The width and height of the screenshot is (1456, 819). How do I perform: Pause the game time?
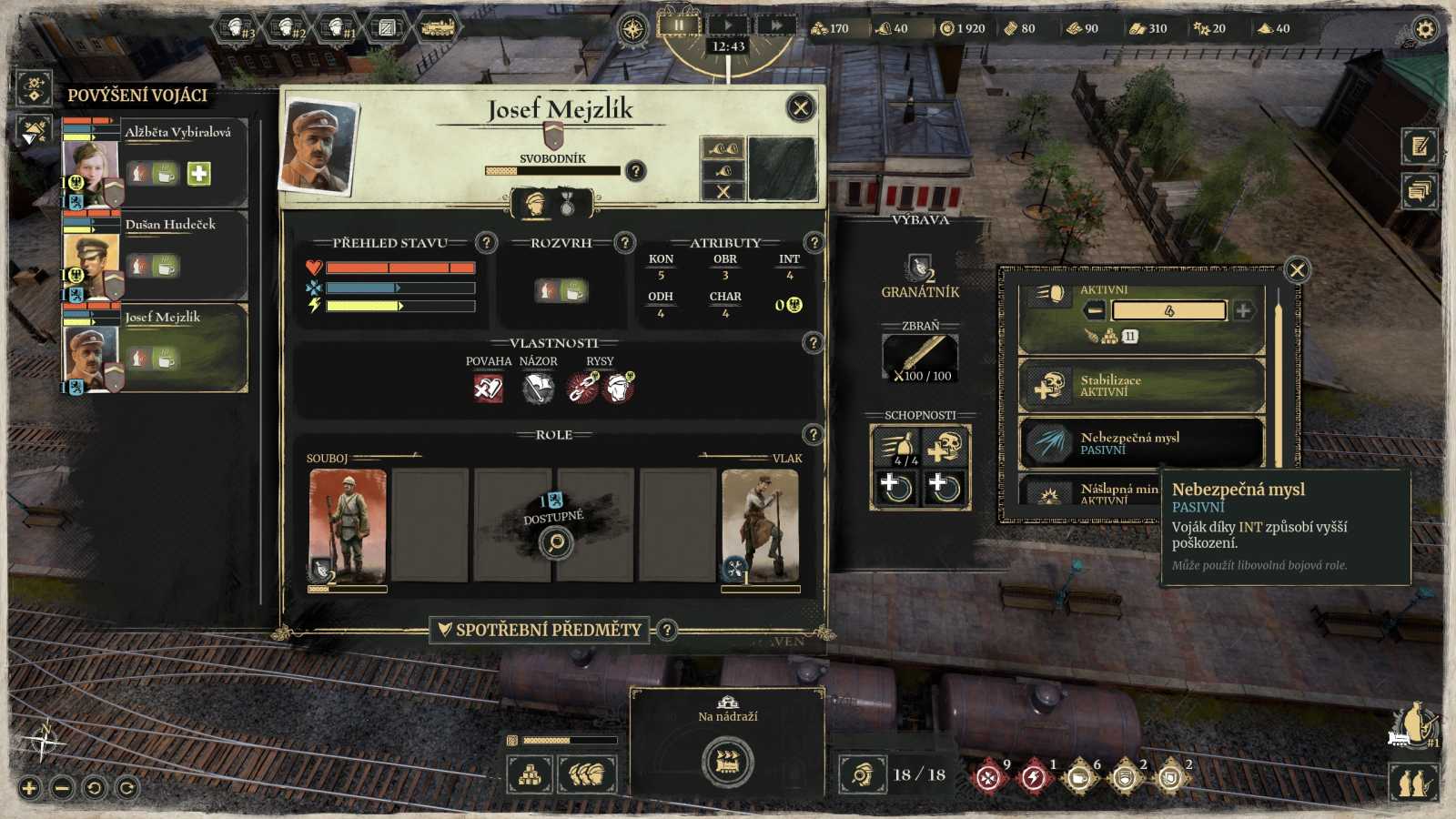pyautogui.click(x=679, y=25)
